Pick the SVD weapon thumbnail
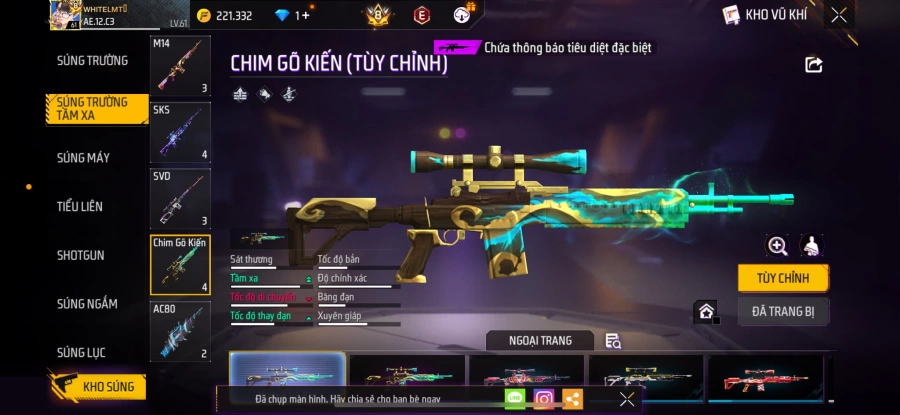Screen dimensions: 900x415 point(180,198)
